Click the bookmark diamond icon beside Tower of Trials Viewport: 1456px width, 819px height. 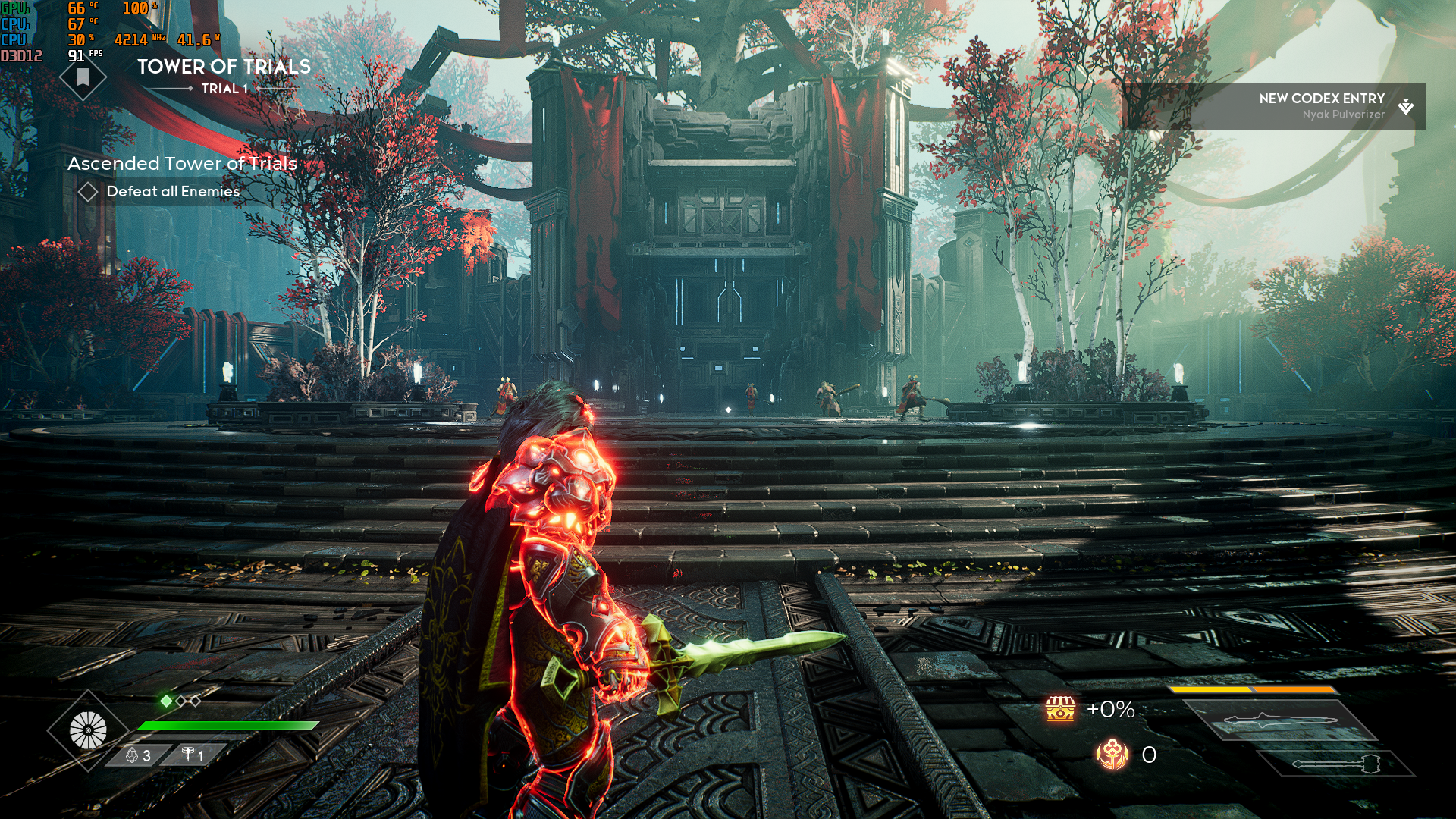(83, 77)
